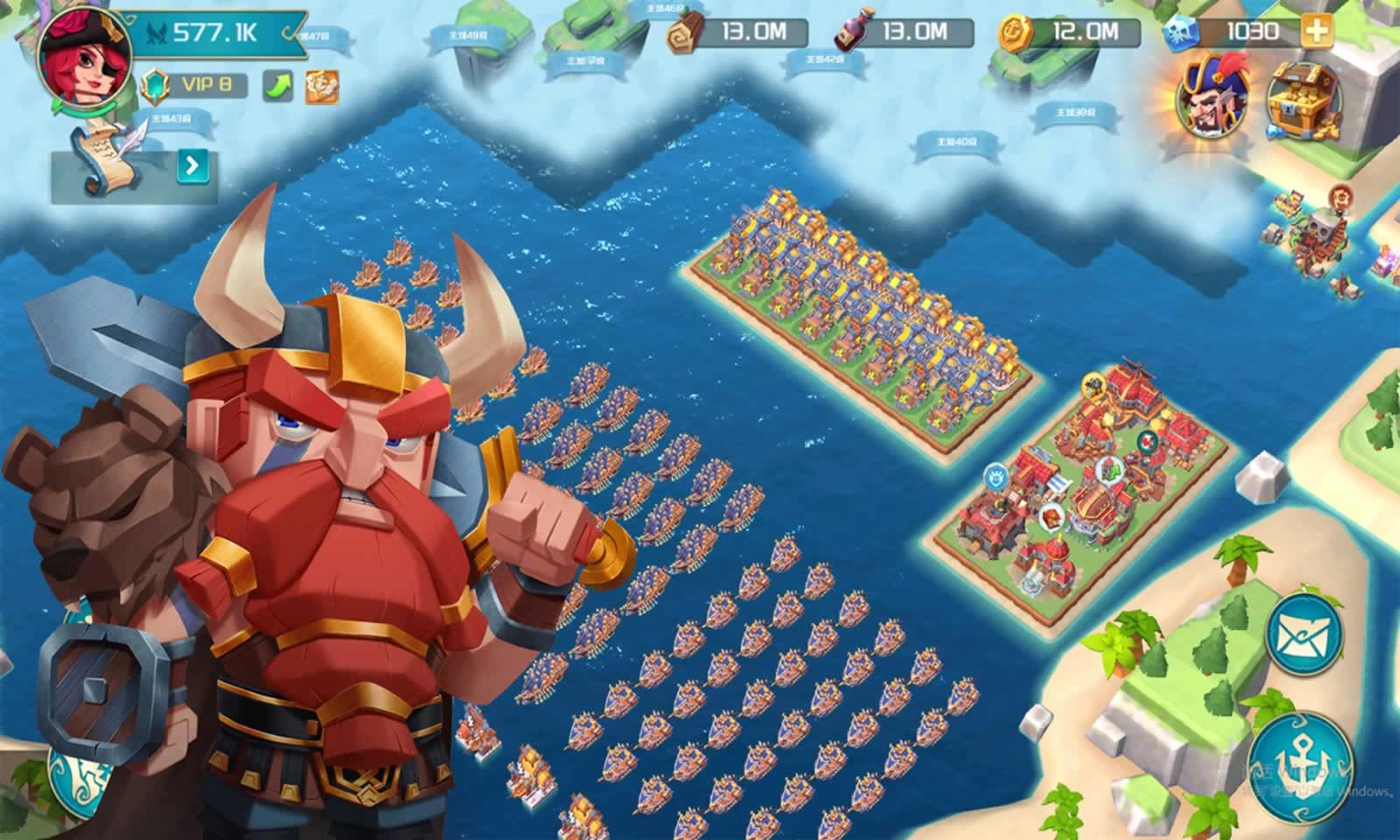Open the orange buff icon beside the arrow
This screenshot has height=840, width=1400.
(x=322, y=87)
